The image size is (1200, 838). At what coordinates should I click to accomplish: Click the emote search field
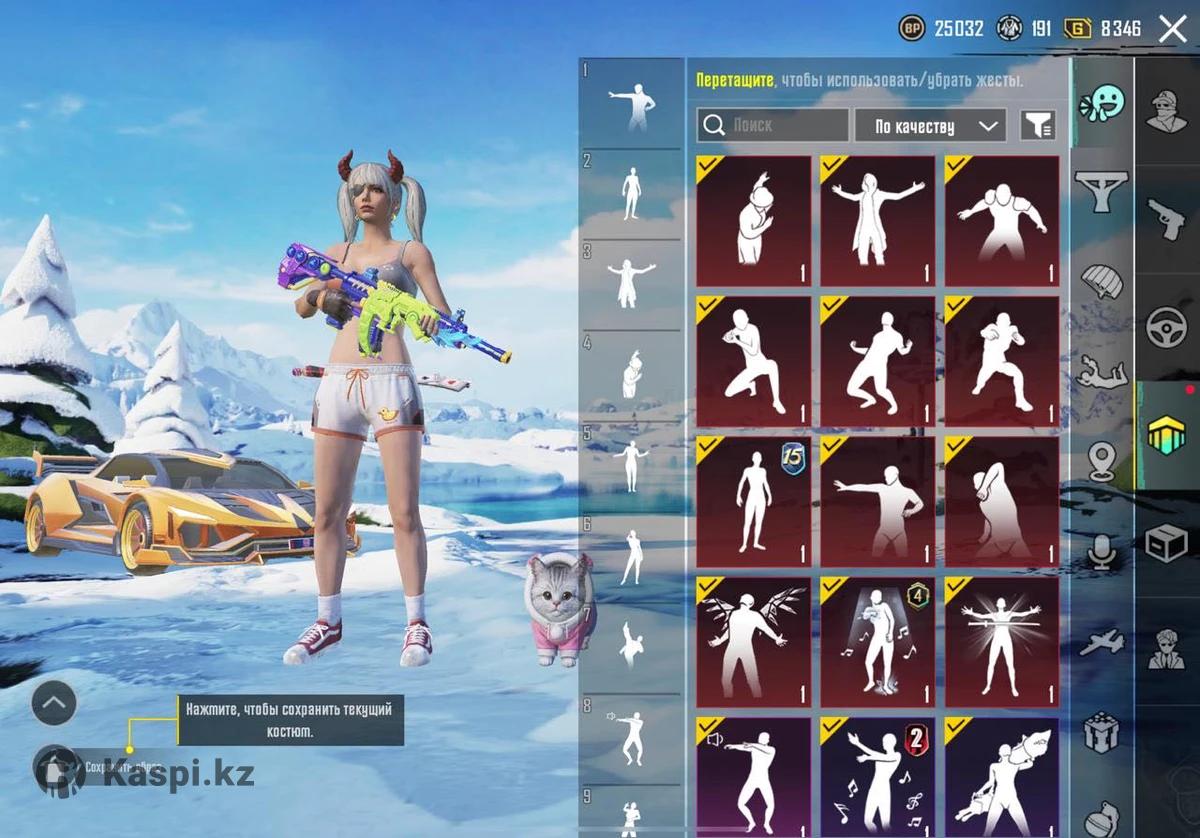point(773,126)
